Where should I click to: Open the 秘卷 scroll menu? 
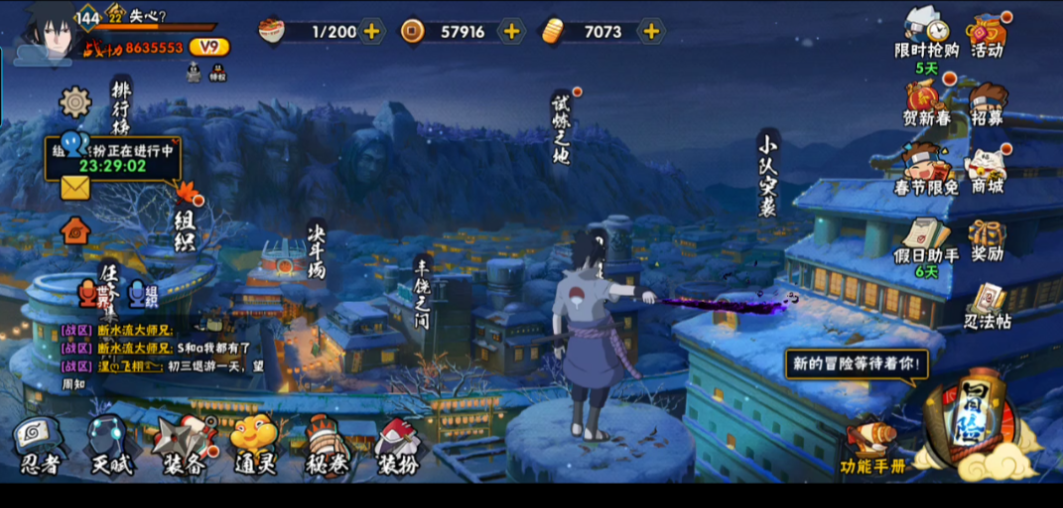(x=327, y=445)
